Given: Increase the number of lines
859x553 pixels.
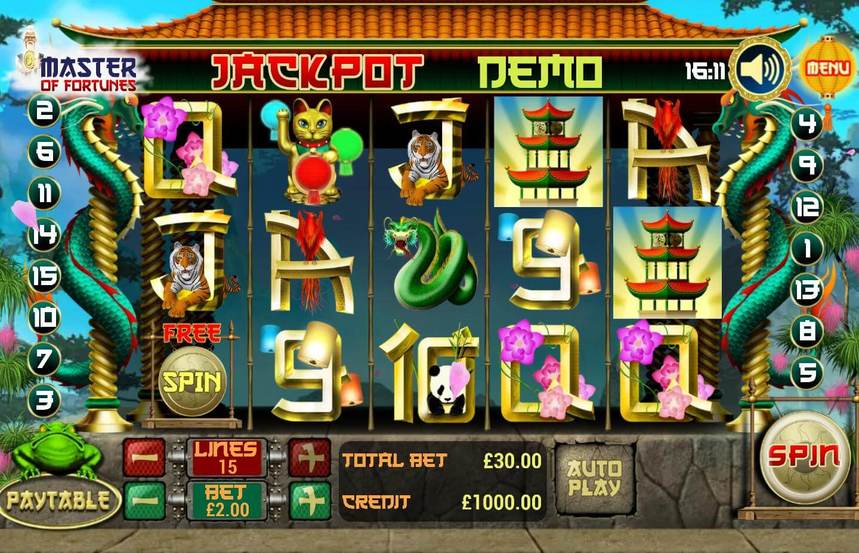Looking at the screenshot, I should (x=309, y=457).
